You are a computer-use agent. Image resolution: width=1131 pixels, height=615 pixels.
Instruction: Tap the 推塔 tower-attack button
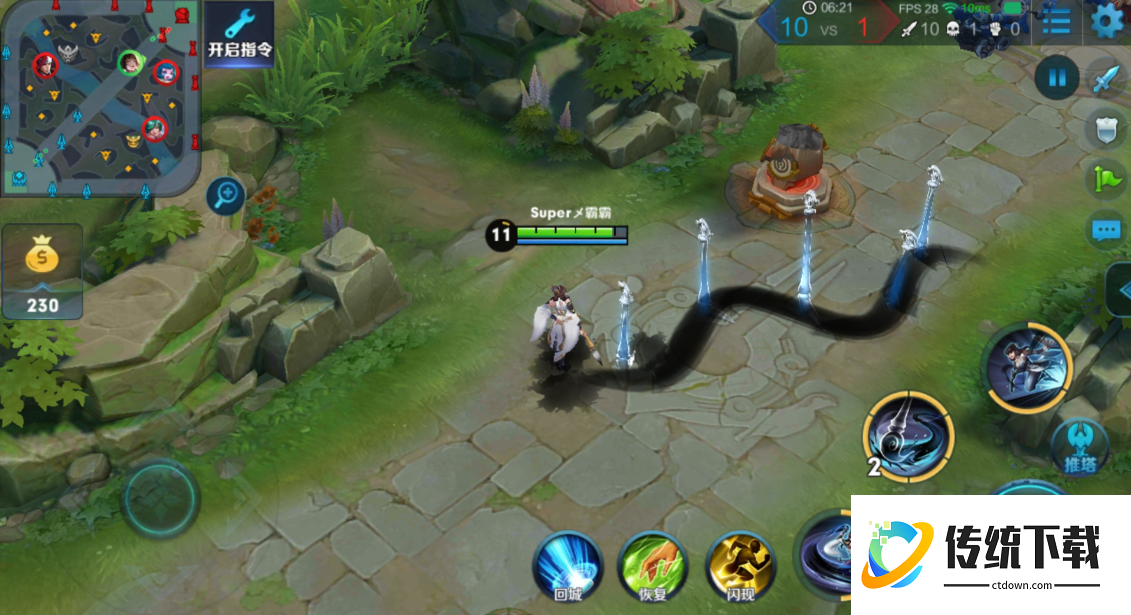point(1079,446)
